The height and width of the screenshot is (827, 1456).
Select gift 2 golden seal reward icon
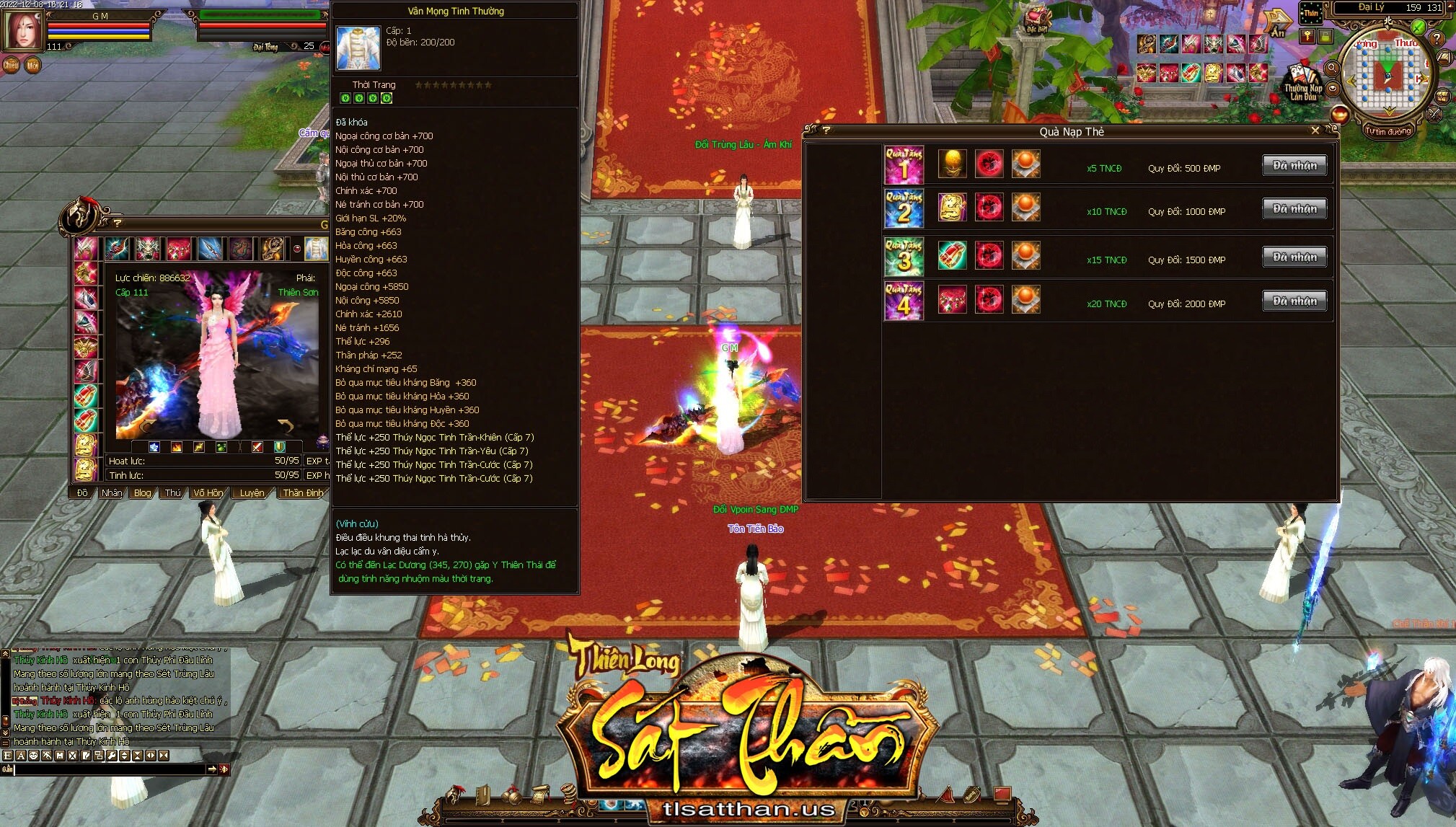pos(952,208)
